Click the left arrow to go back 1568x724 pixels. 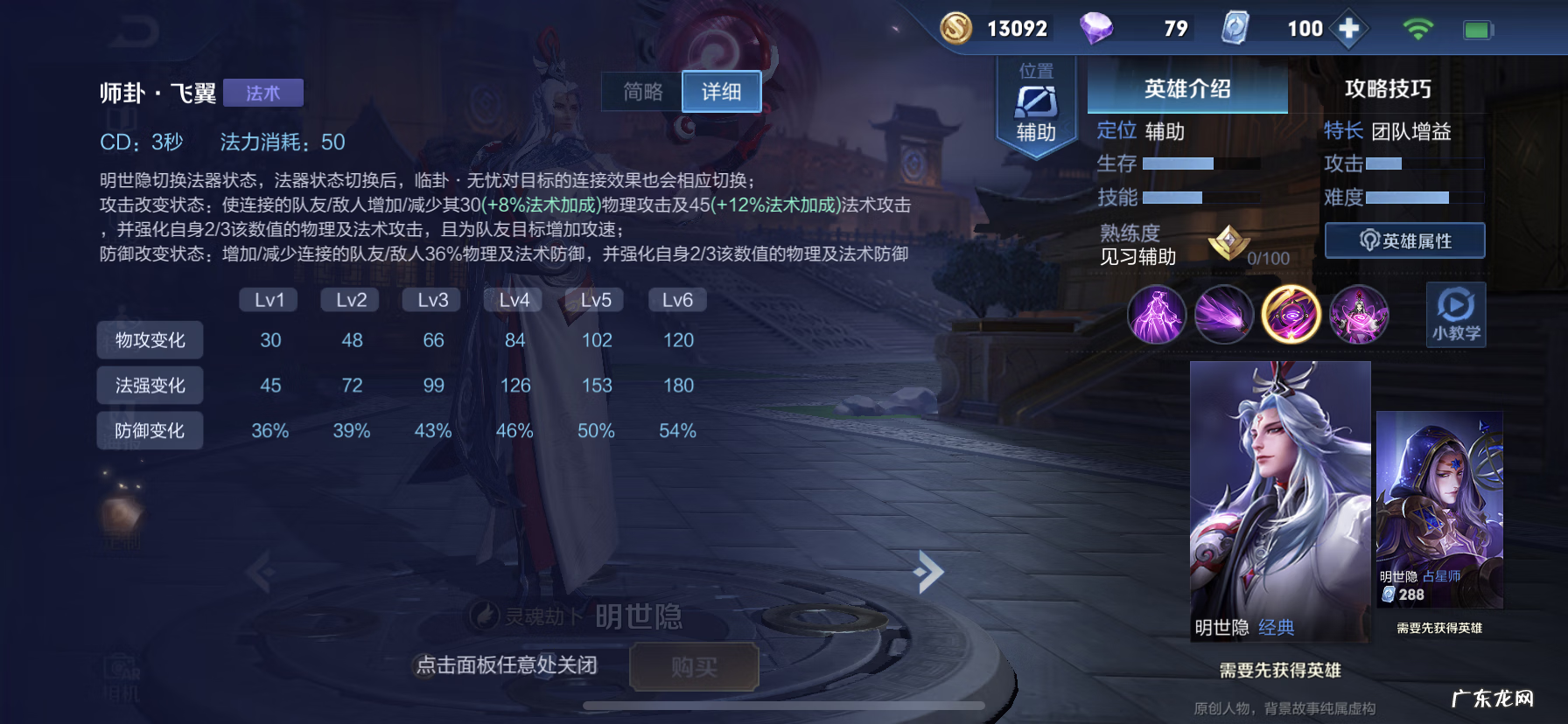[261, 570]
